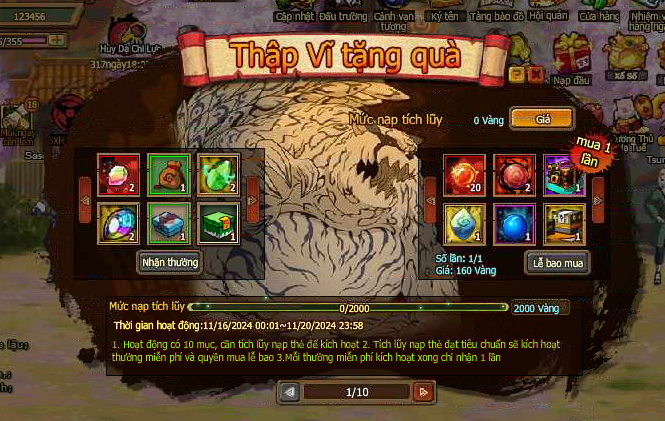The image size is (665, 421).
Task: Claim reward with Nhận thưởng button
Action: 170,263
